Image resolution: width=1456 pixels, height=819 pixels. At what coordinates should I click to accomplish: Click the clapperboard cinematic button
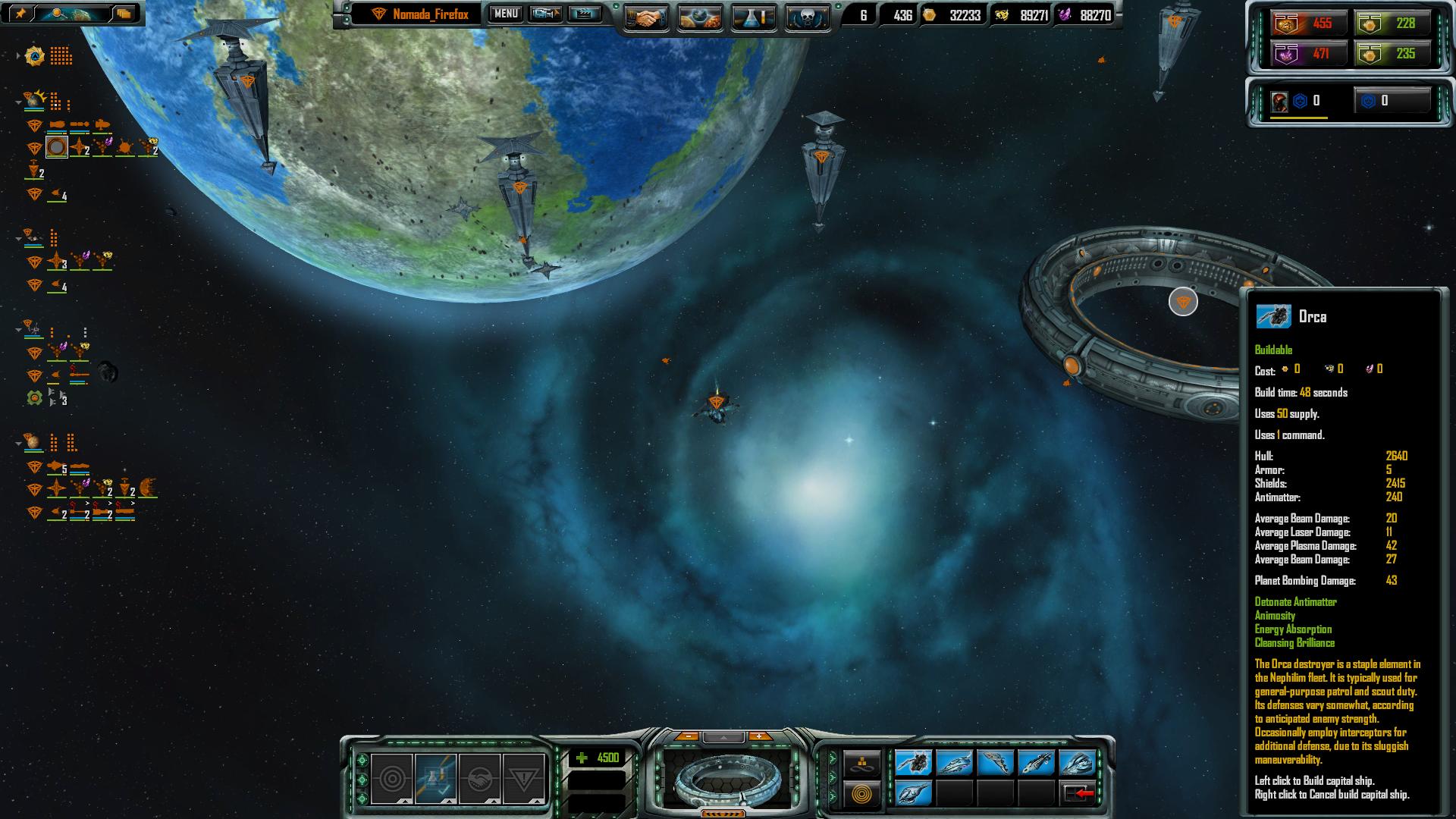(584, 14)
